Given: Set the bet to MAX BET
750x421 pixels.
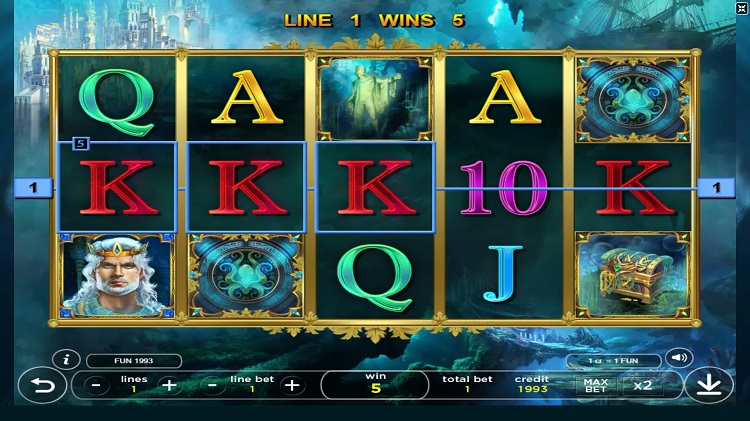Looking at the screenshot, I should (x=595, y=385).
